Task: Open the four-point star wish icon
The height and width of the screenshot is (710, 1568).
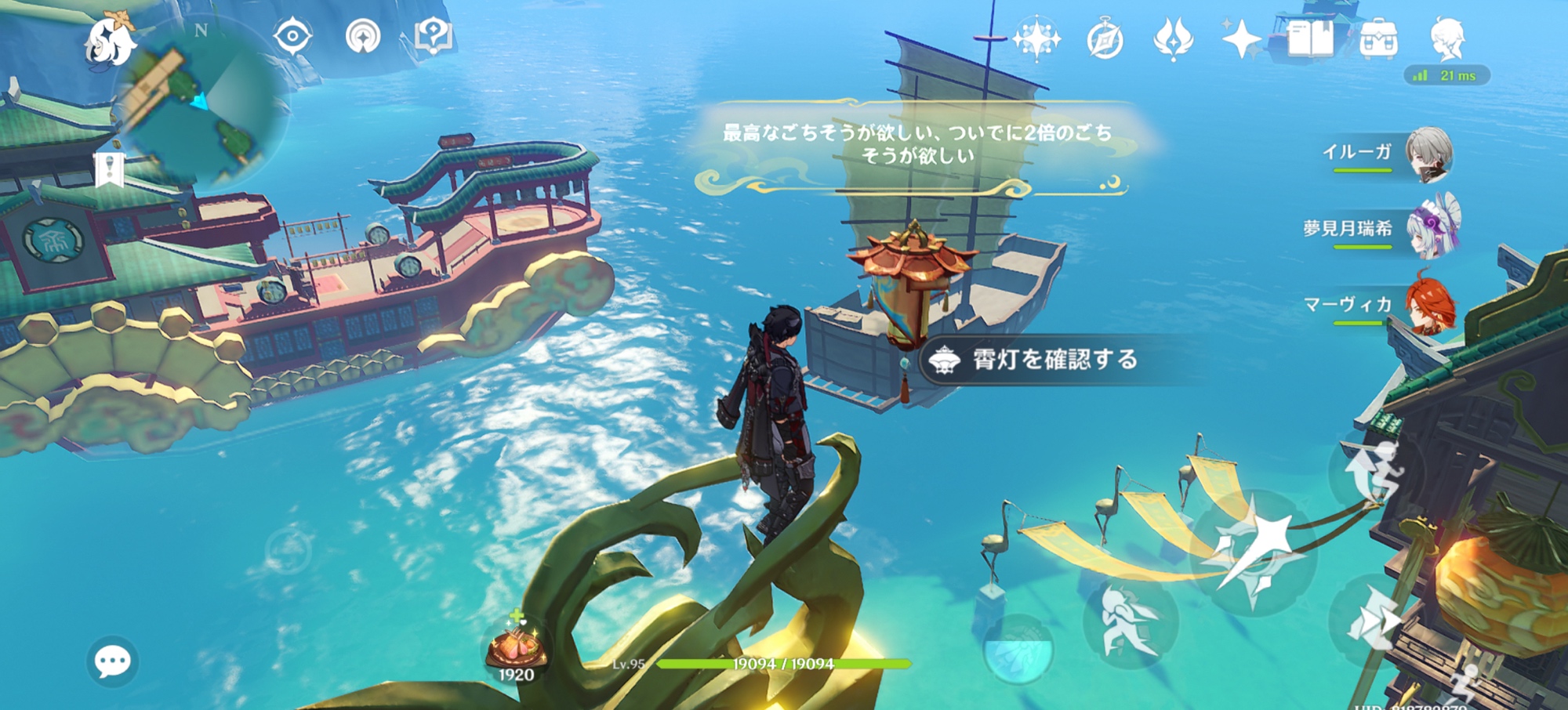Action: click(1241, 39)
